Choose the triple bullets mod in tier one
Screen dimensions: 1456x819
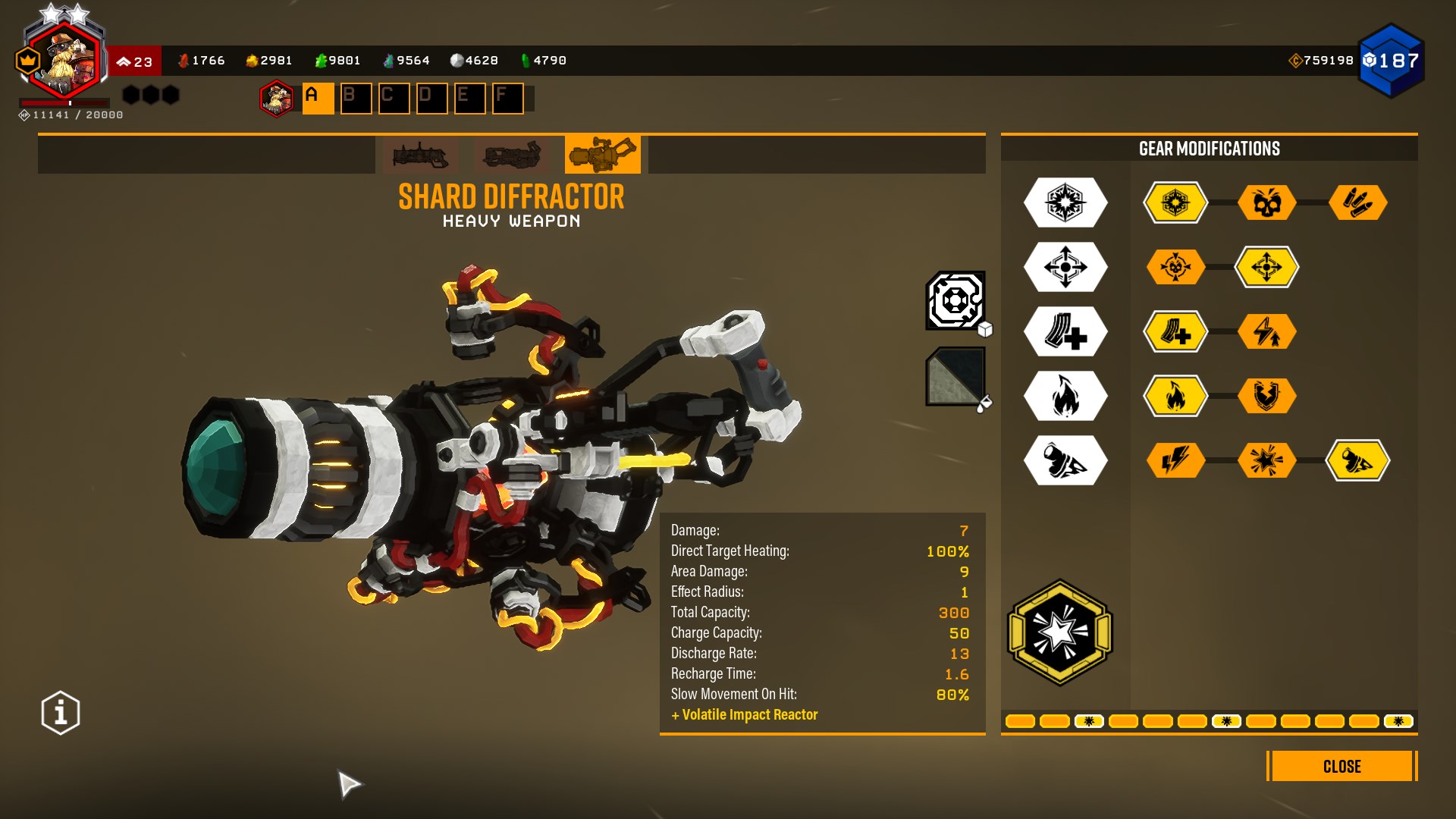coord(1357,202)
